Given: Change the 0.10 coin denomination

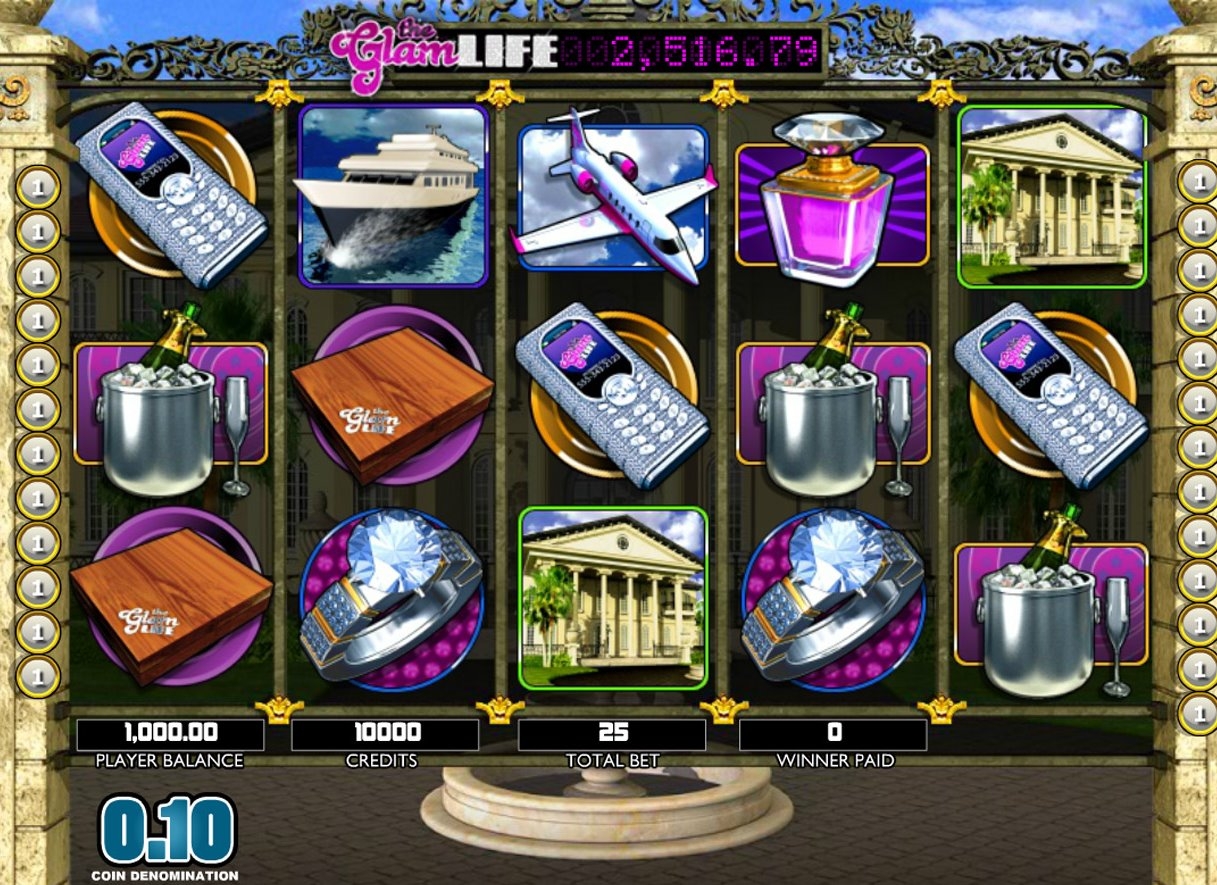Looking at the screenshot, I should 167,831.
